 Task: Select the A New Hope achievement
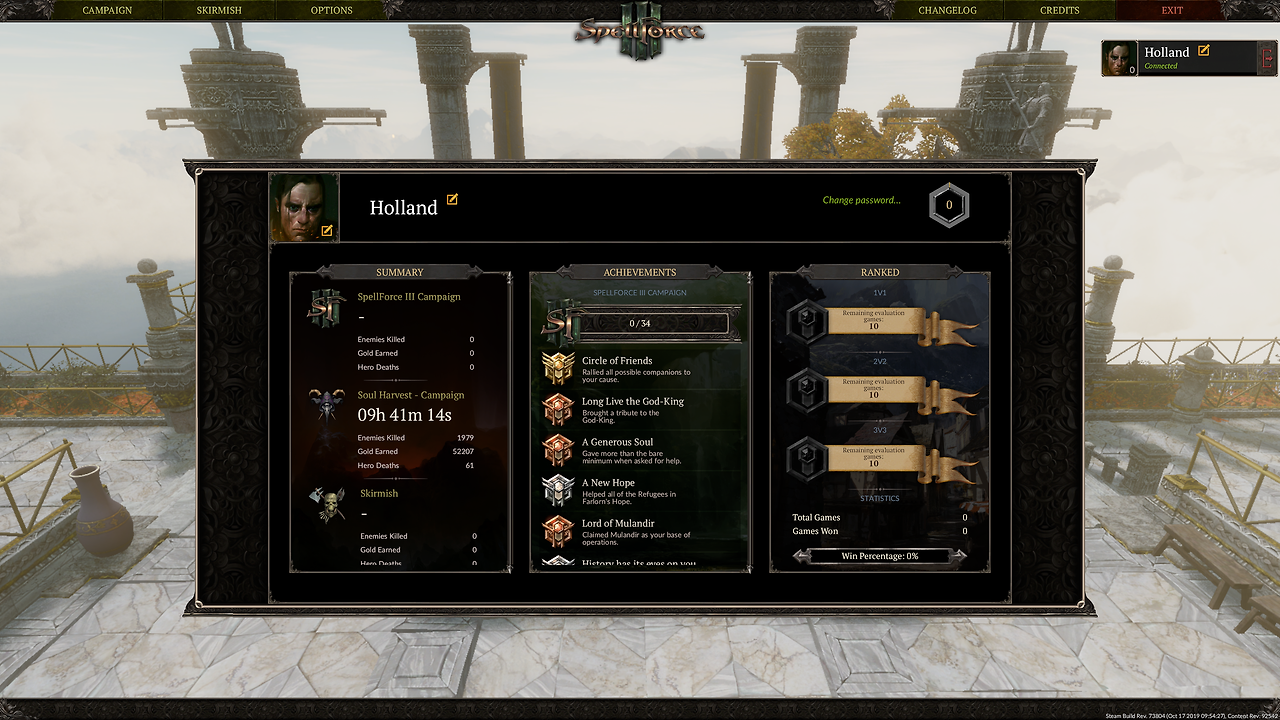click(608, 483)
